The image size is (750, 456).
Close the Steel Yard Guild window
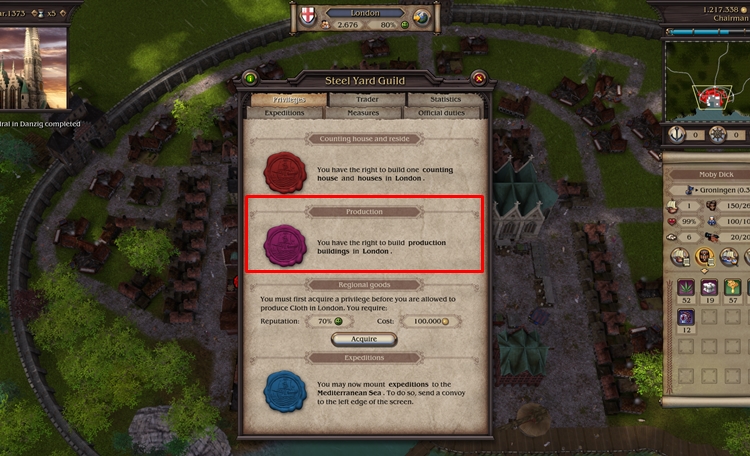tap(479, 78)
